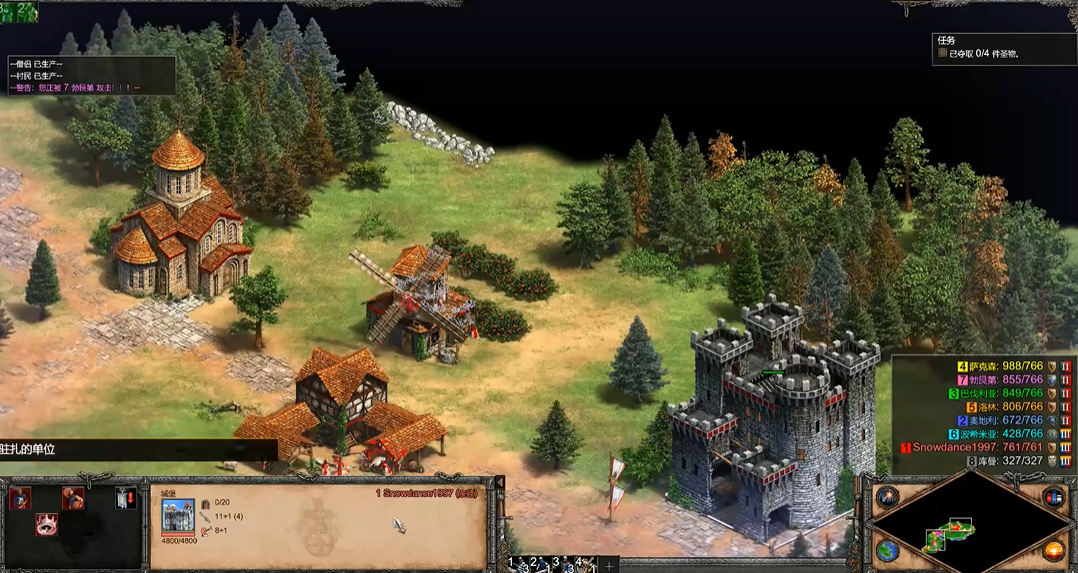Screen dimensions: 1078x573
Task: Select control group 4
Action: 583,565
